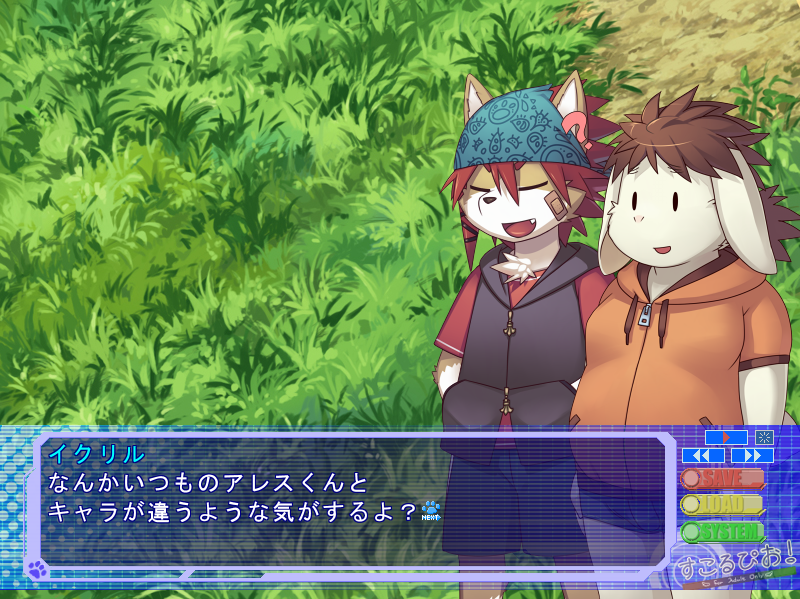Click the paw print icon on dialogue frame

[37, 570]
